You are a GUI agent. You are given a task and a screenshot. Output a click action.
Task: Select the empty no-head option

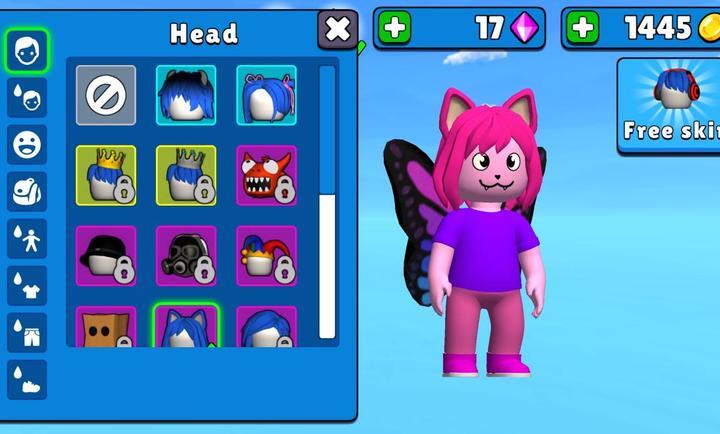point(106,95)
